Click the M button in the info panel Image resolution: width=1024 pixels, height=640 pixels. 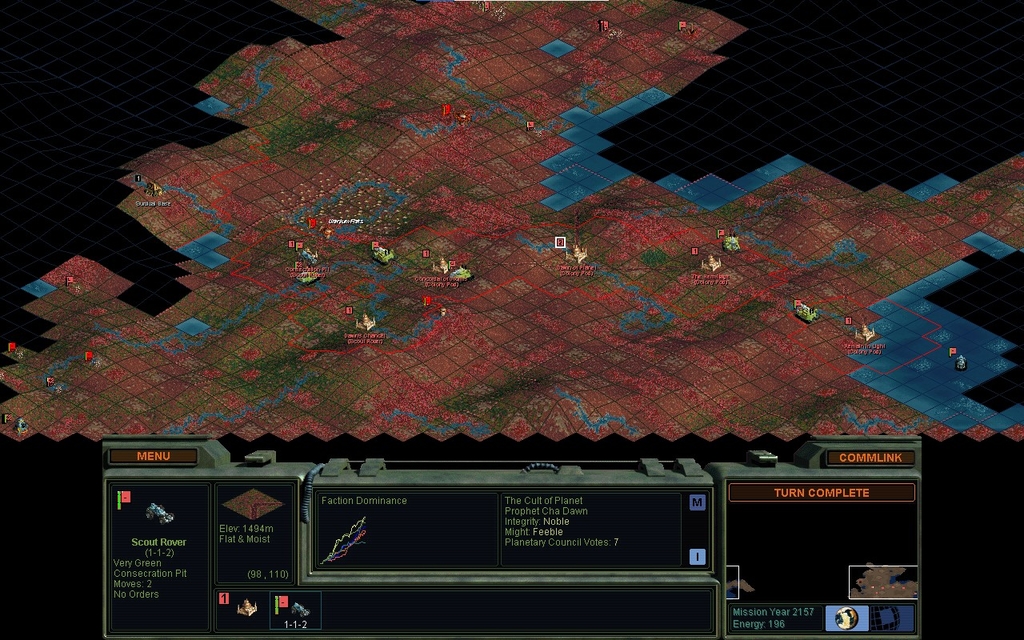697,503
